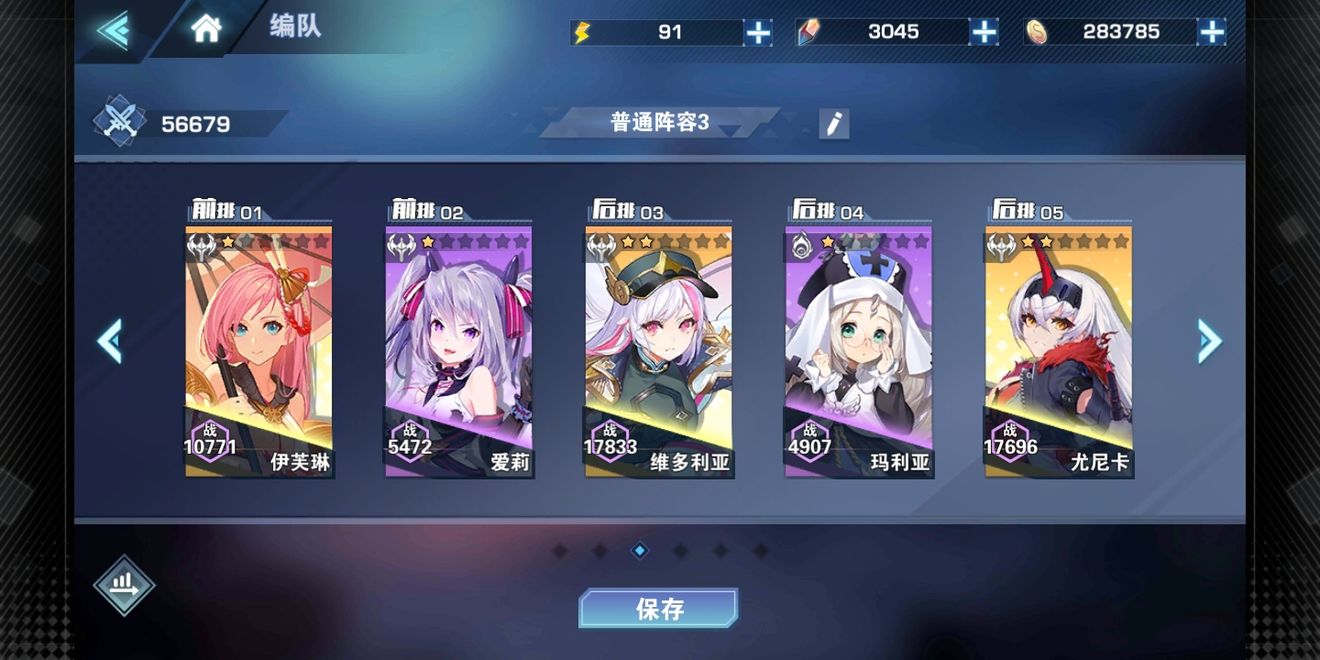Viewport: 1320px width, 660px height.
Task: Save the formation with 保存
Action: pos(659,608)
